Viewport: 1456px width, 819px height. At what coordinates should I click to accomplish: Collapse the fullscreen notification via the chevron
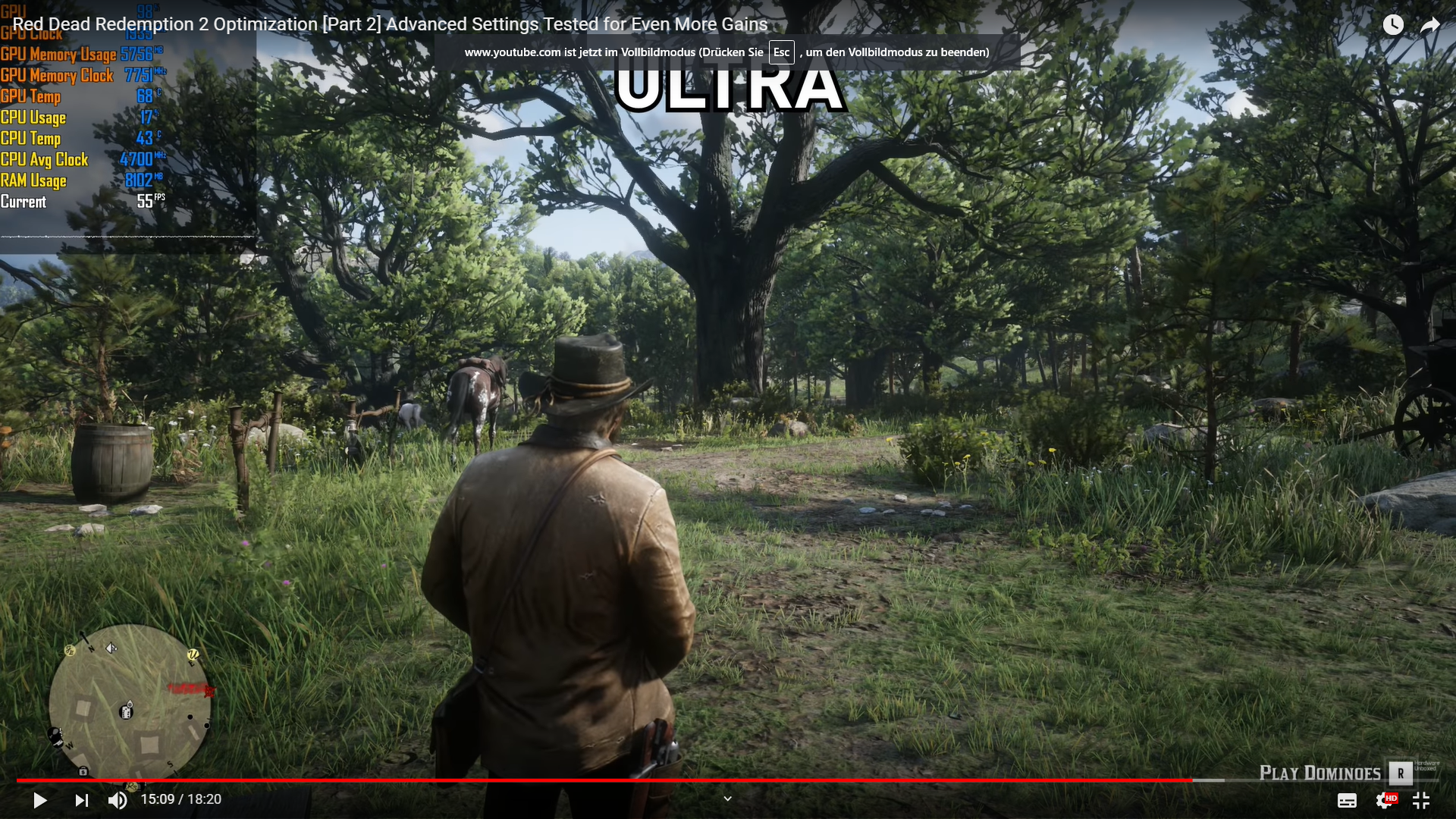pos(727,799)
